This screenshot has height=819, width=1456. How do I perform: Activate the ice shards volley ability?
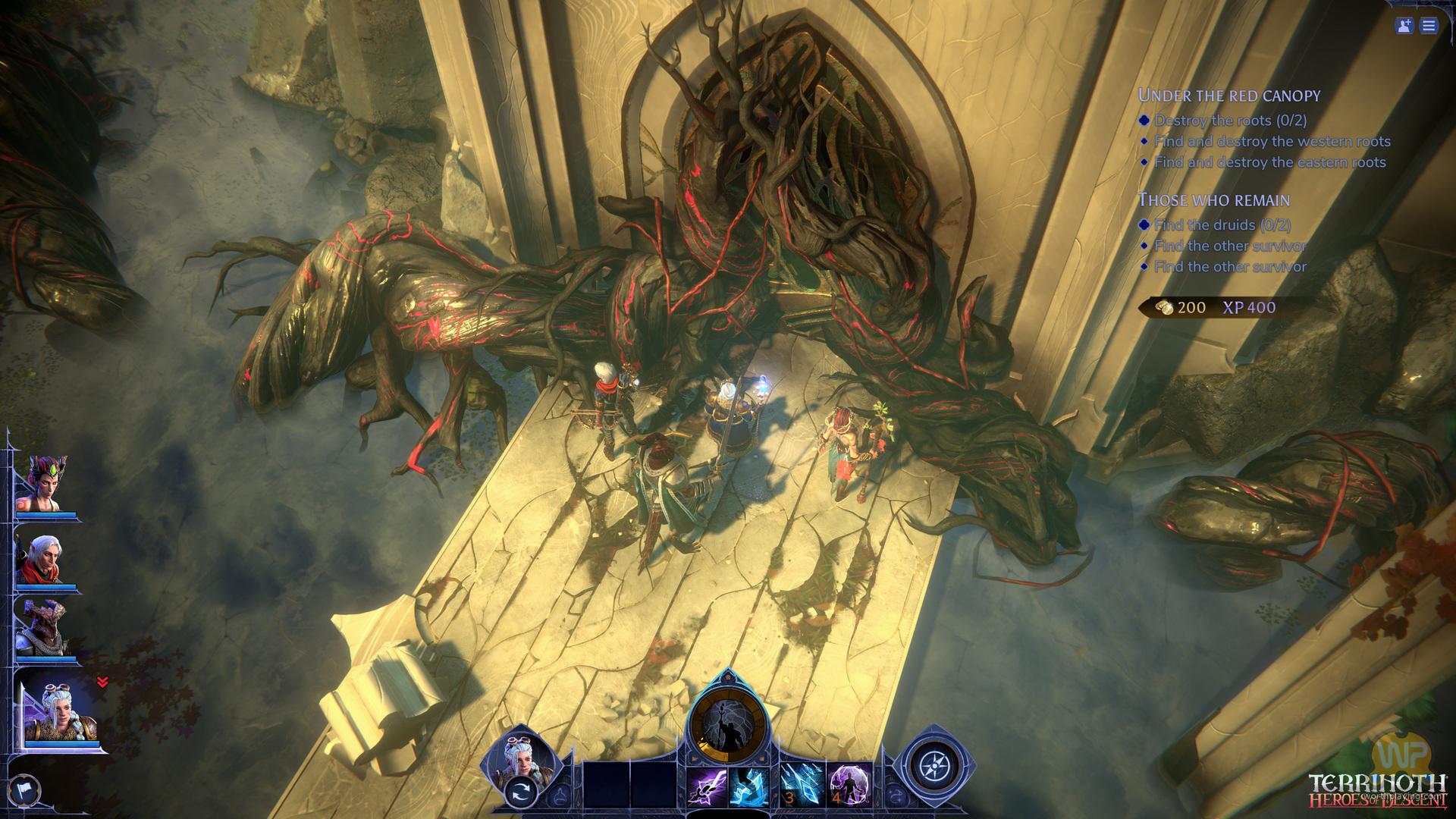point(801,786)
